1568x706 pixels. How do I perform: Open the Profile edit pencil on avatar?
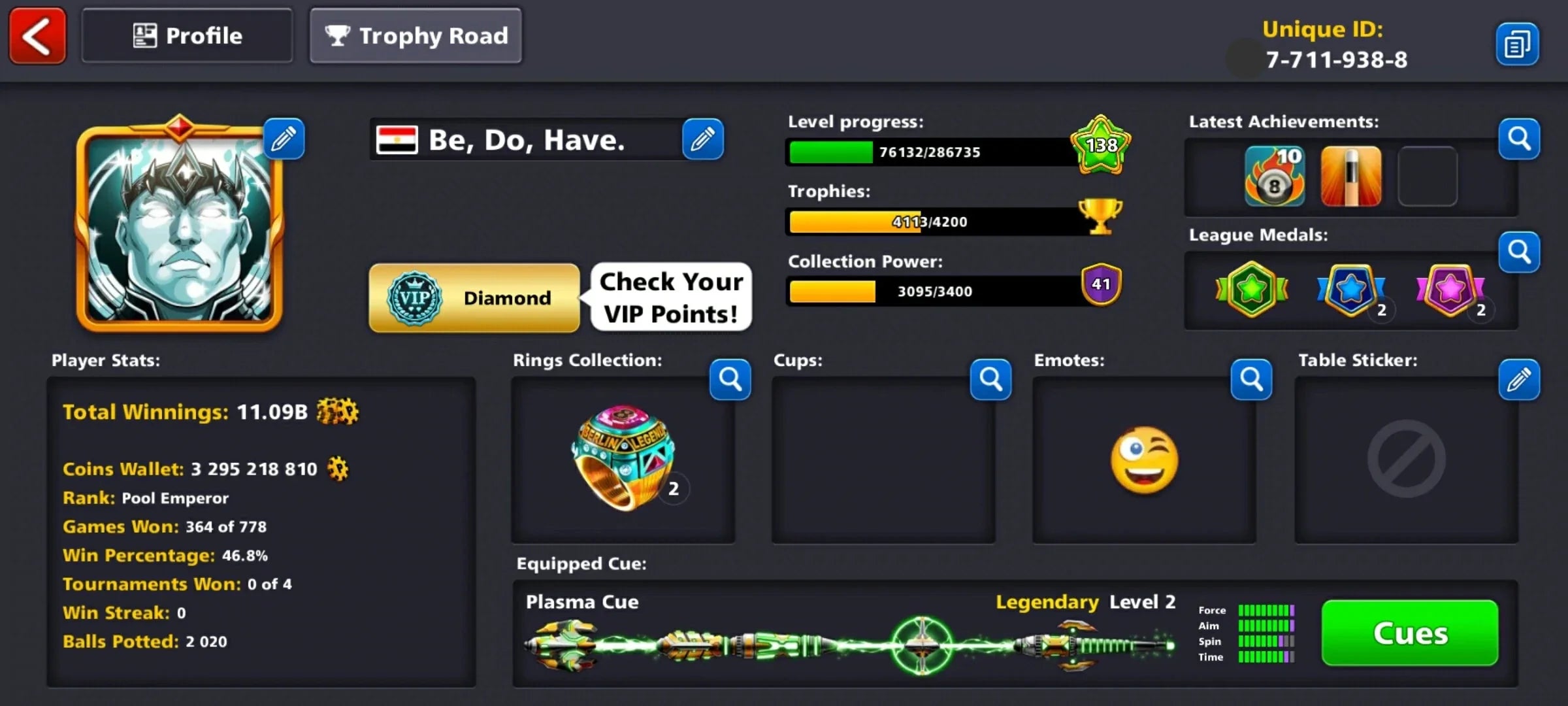pyautogui.click(x=284, y=139)
